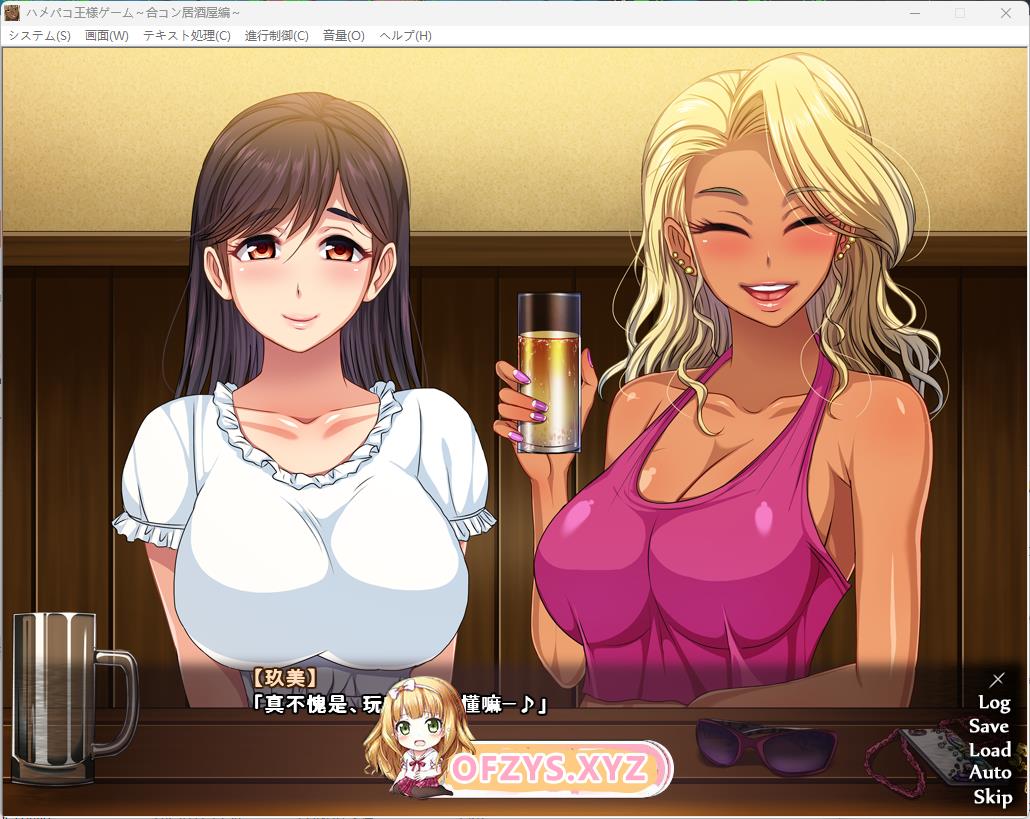Viewport: 1030px width, 819px height.
Task: Open the Load screen
Action: (x=990, y=750)
